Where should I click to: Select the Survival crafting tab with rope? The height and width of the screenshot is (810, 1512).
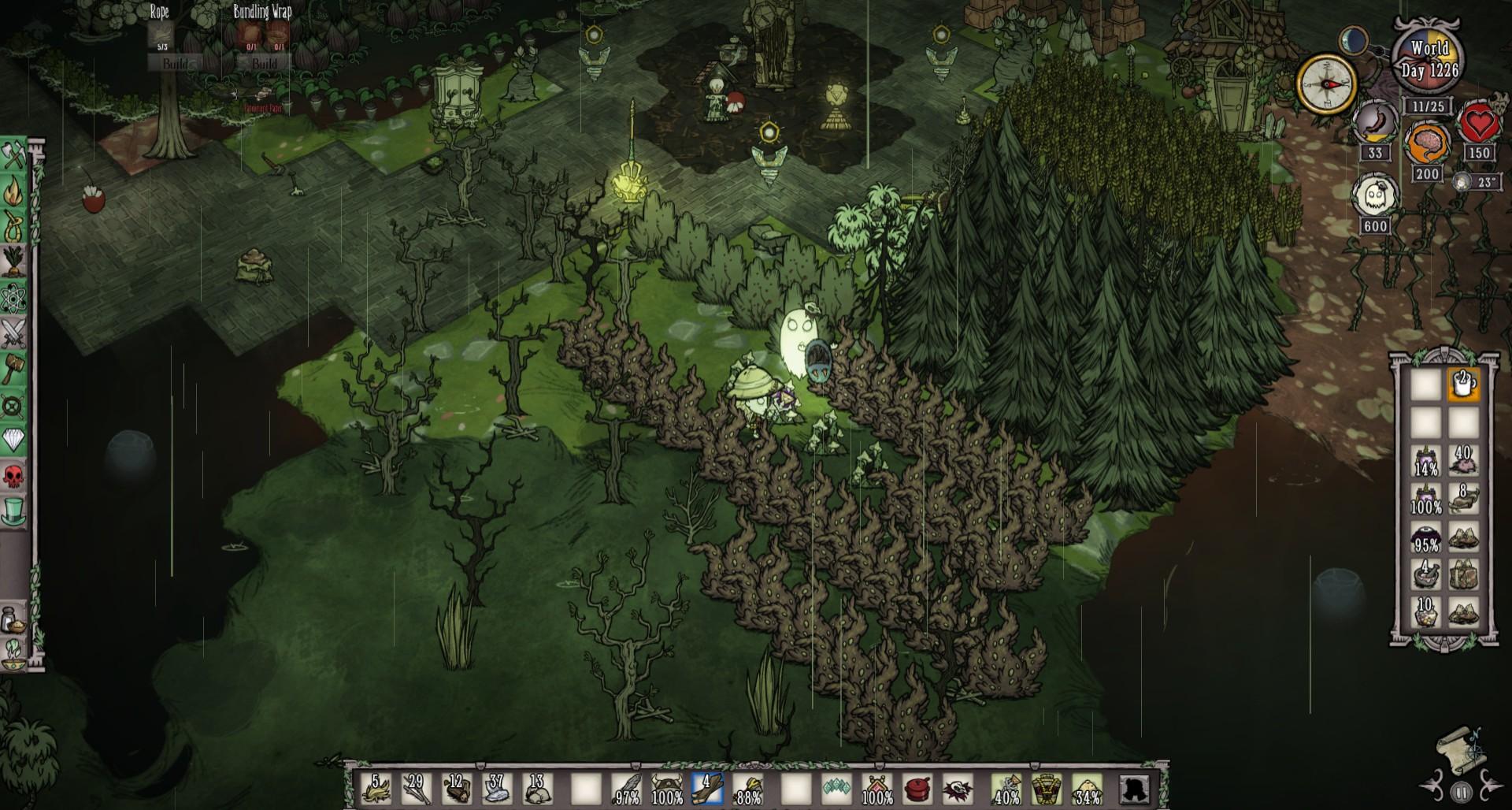click(14, 228)
